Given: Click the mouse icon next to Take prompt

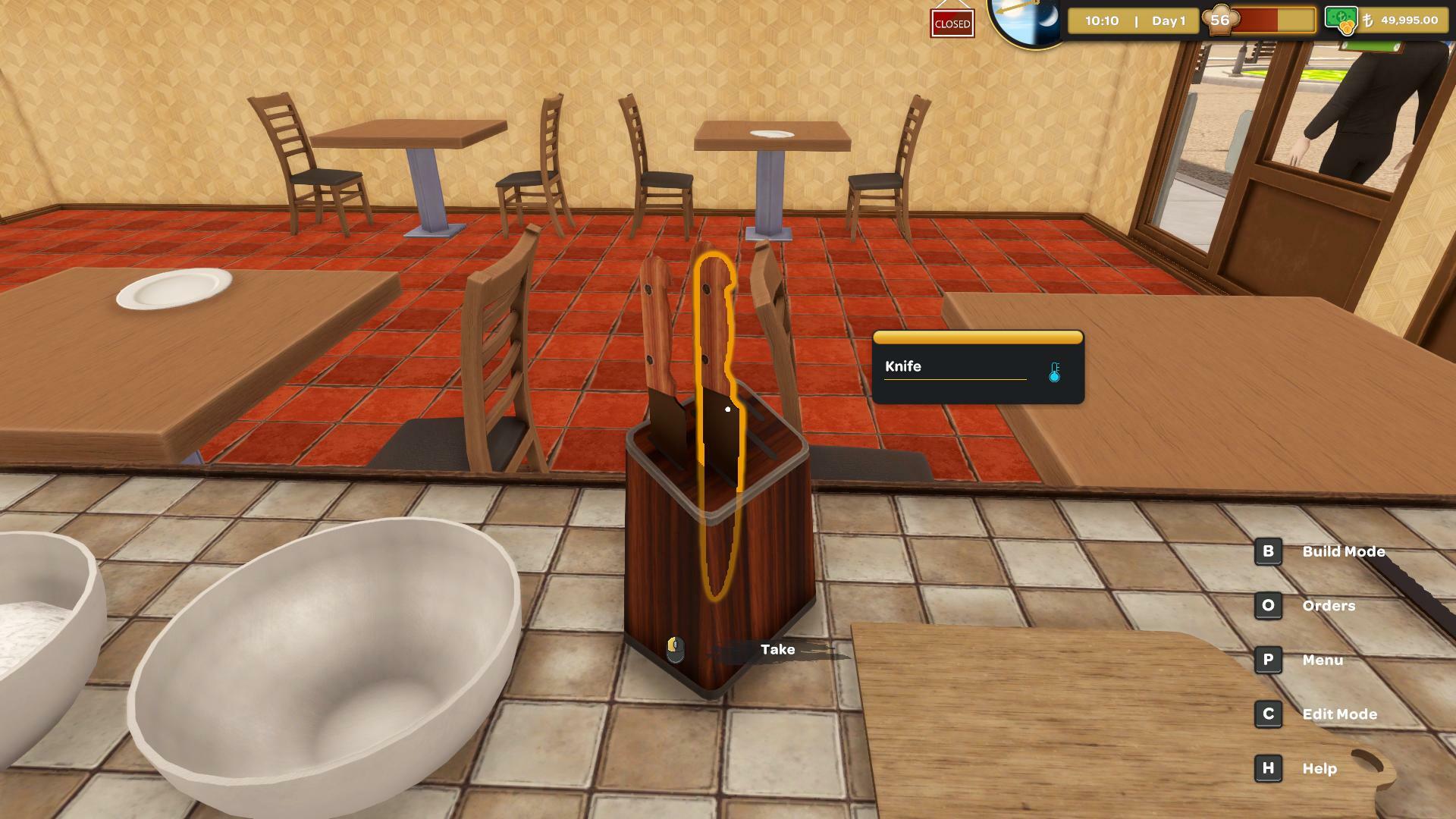Looking at the screenshot, I should coord(674,650).
